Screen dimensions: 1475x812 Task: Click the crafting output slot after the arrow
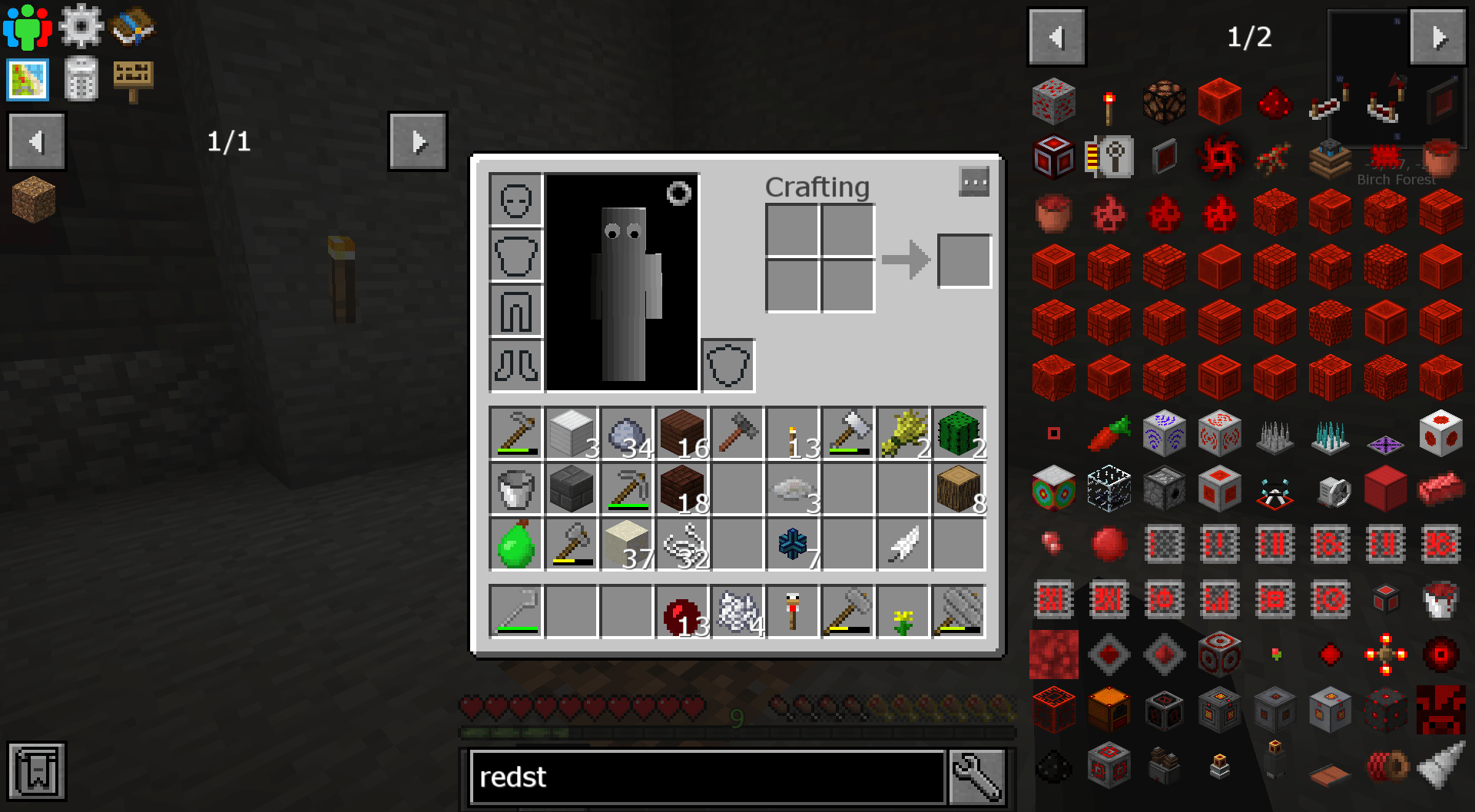coord(963,260)
